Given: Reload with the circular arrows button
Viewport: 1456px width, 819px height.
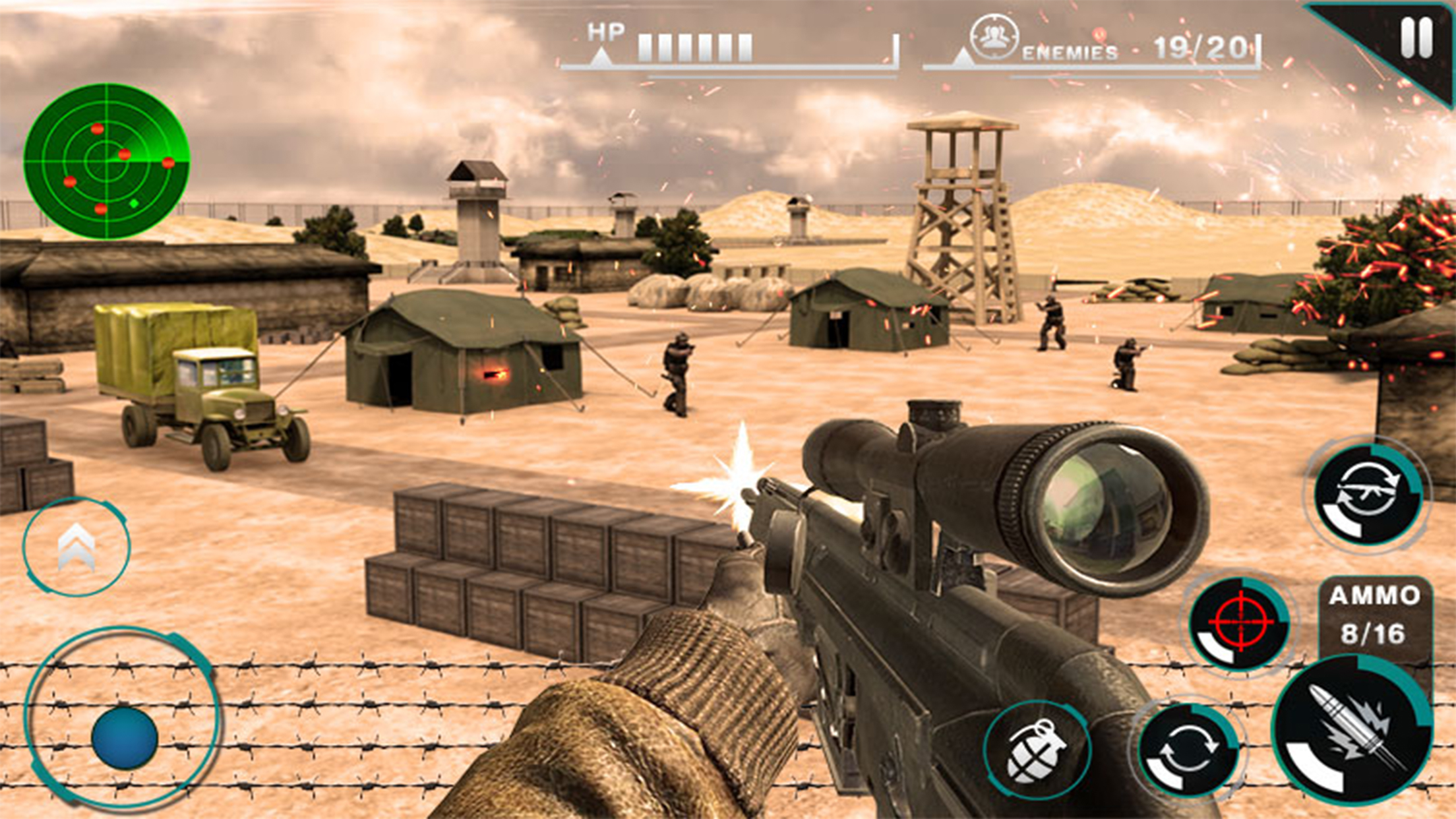Looking at the screenshot, I should point(1188,750).
